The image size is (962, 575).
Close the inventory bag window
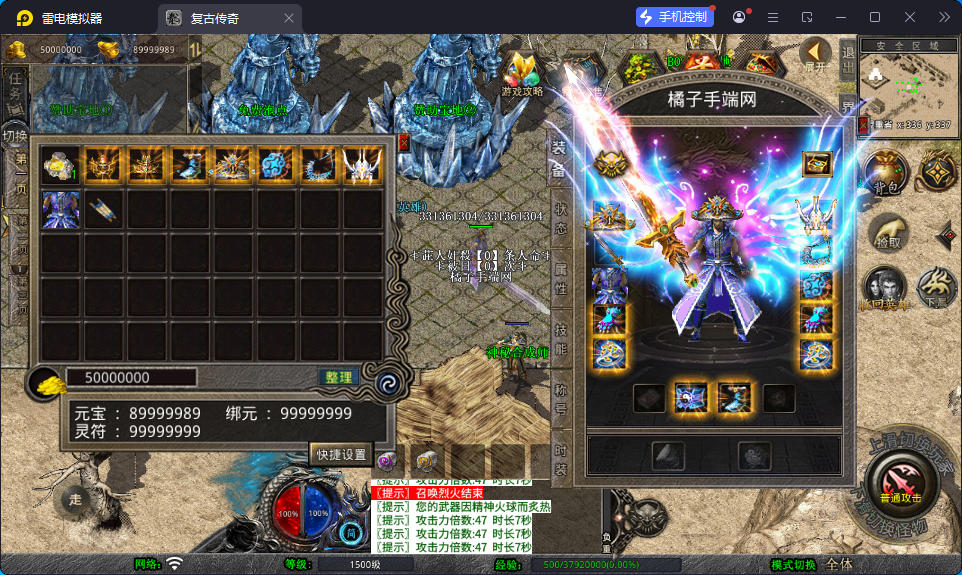403,142
